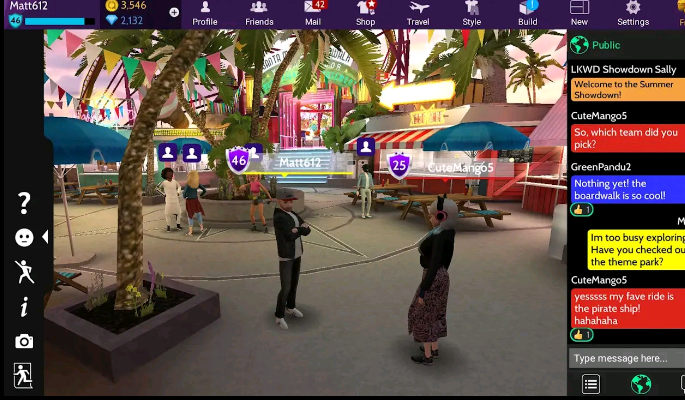This screenshot has height=400, width=685.
Task: Open help with the question mark icon
Action: [24, 203]
